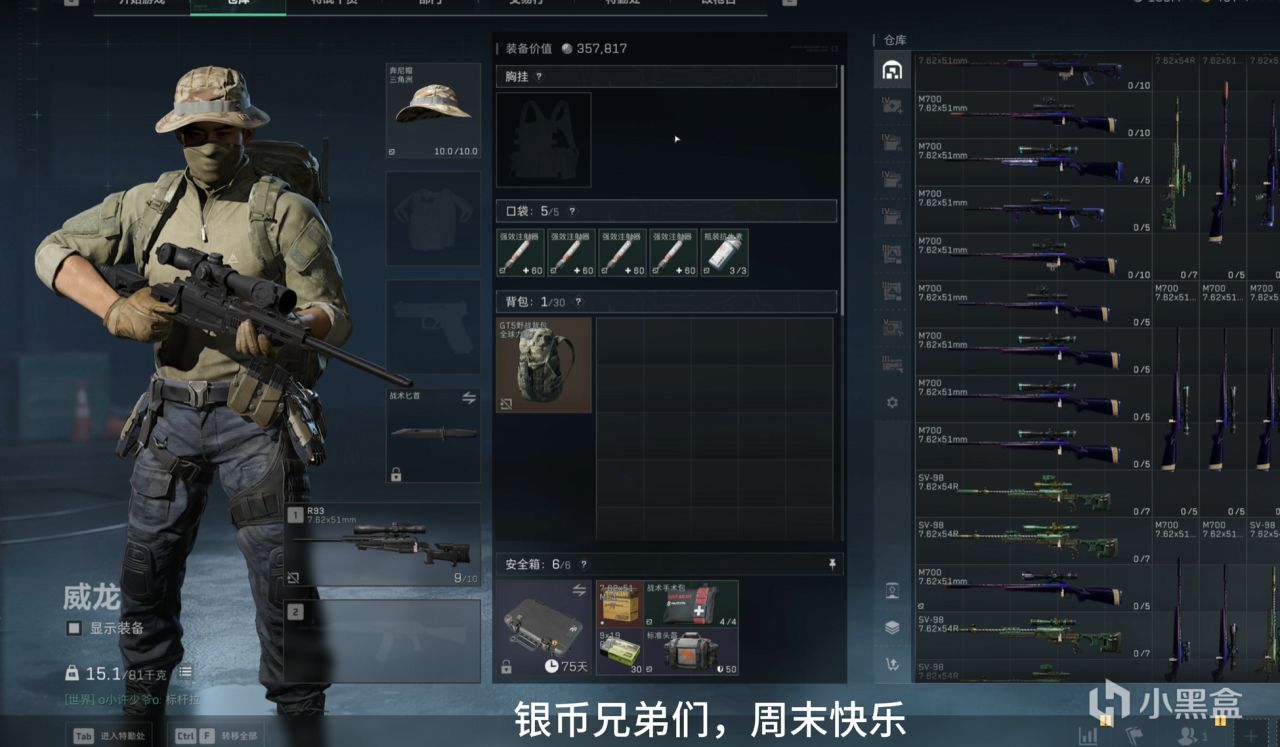Screen dimensions: 1280x747
Task: Toggle the 显示装备 checkbox
Action: (x=74, y=628)
